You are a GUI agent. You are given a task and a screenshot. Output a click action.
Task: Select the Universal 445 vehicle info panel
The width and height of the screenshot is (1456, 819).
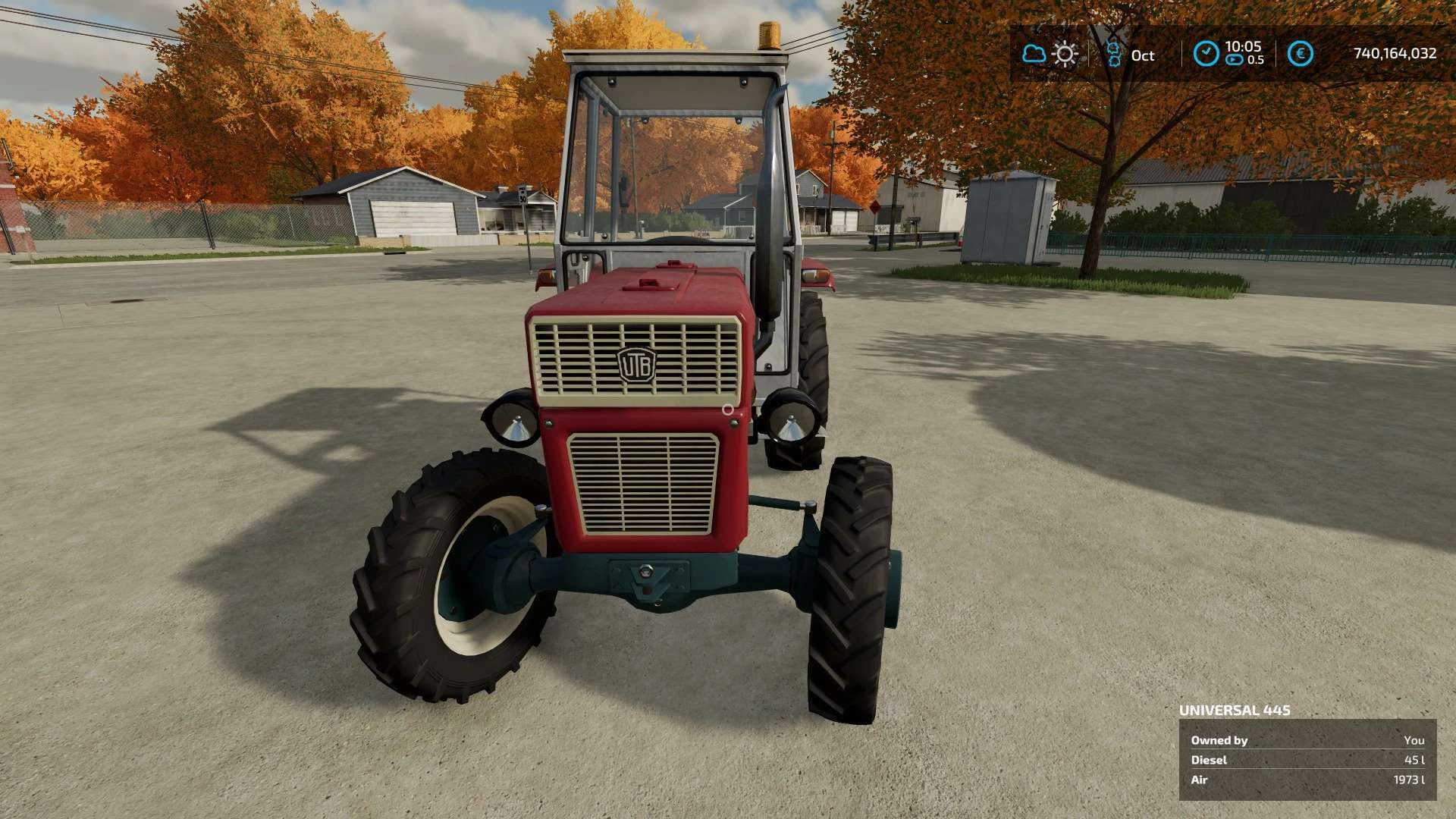coord(1307,759)
